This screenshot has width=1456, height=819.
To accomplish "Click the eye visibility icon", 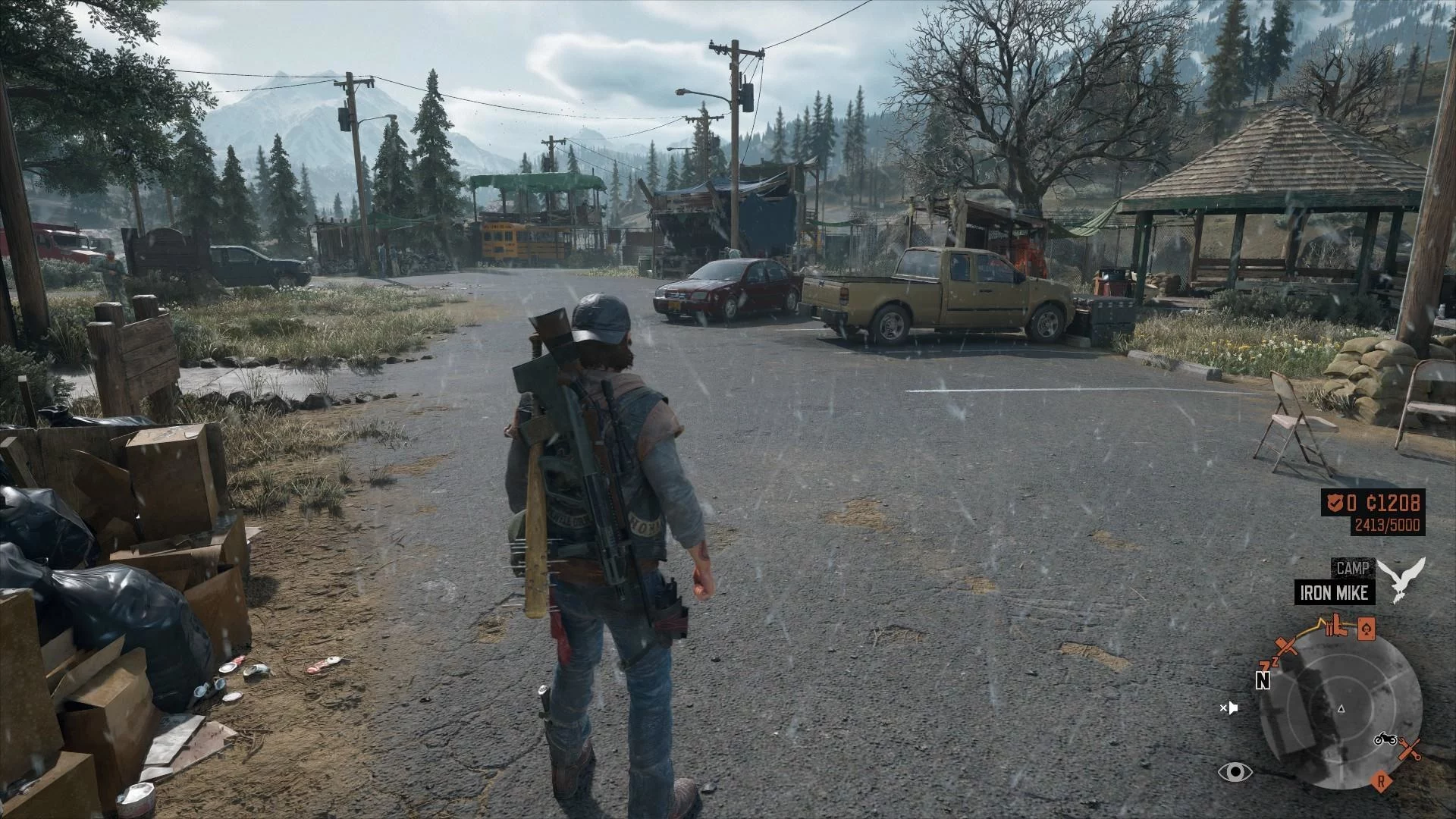I will pyautogui.click(x=1235, y=772).
